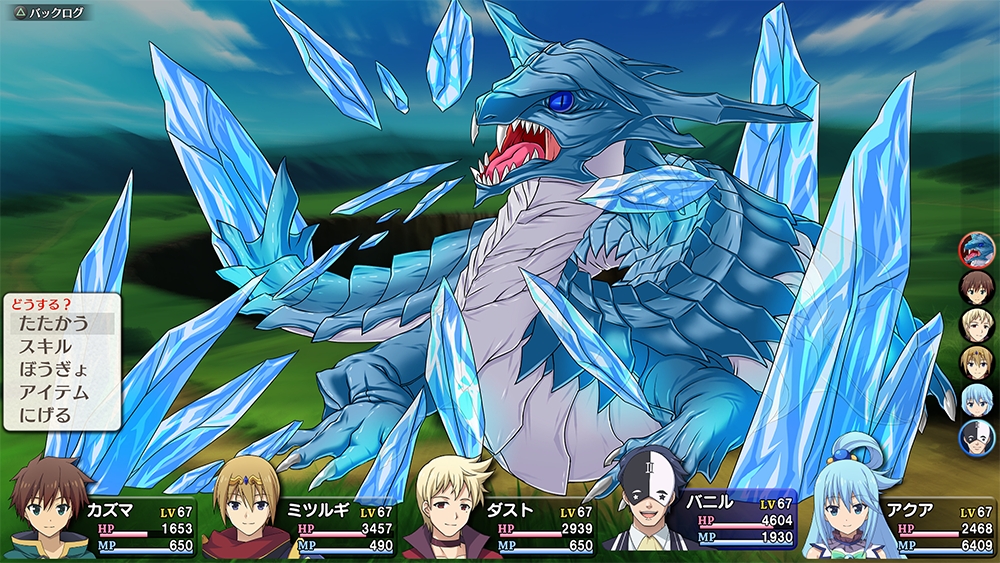Click the ice dragon turn-order icon
The height and width of the screenshot is (563, 1000).
click(976, 250)
